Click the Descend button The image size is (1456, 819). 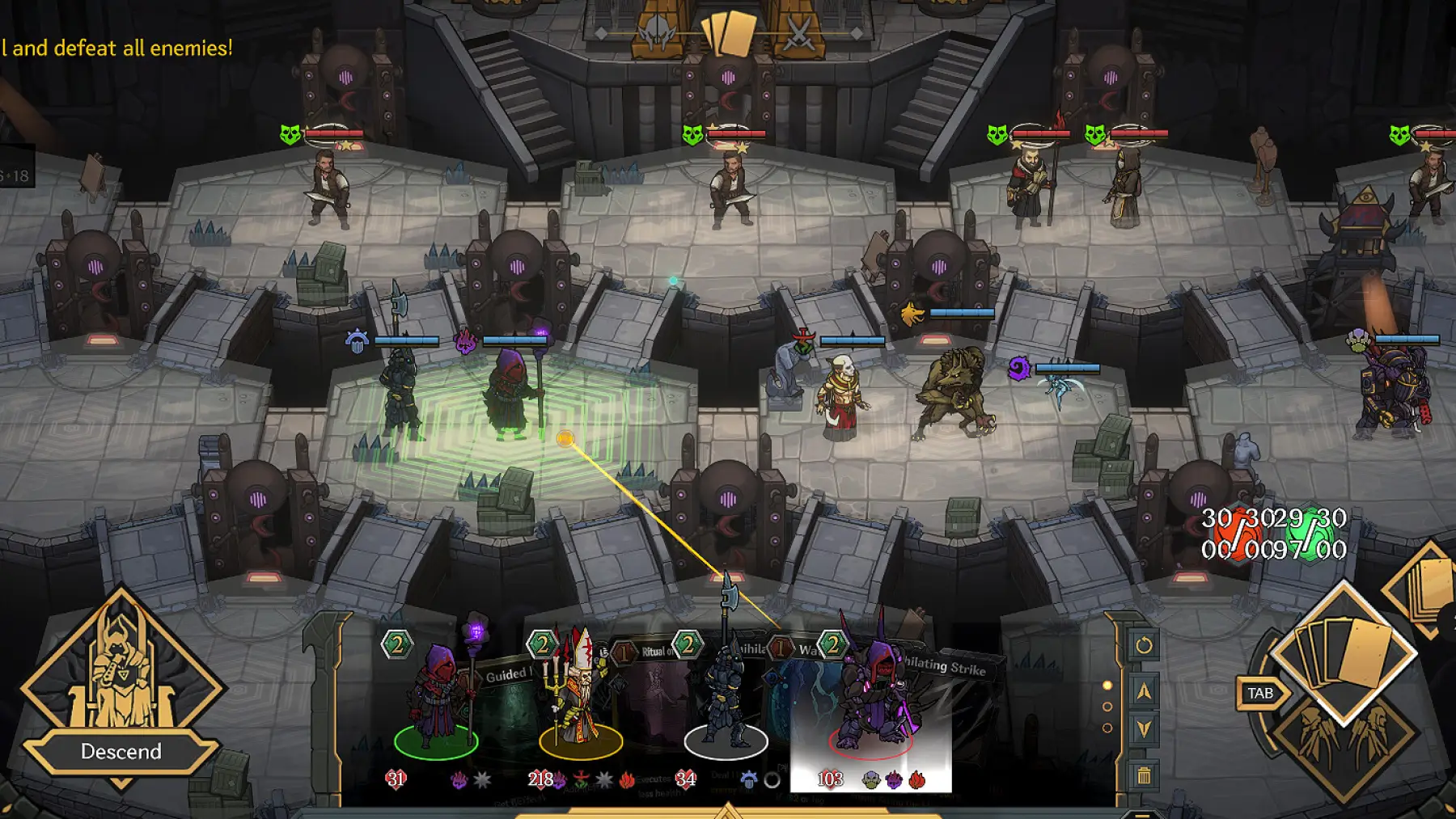(x=121, y=752)
